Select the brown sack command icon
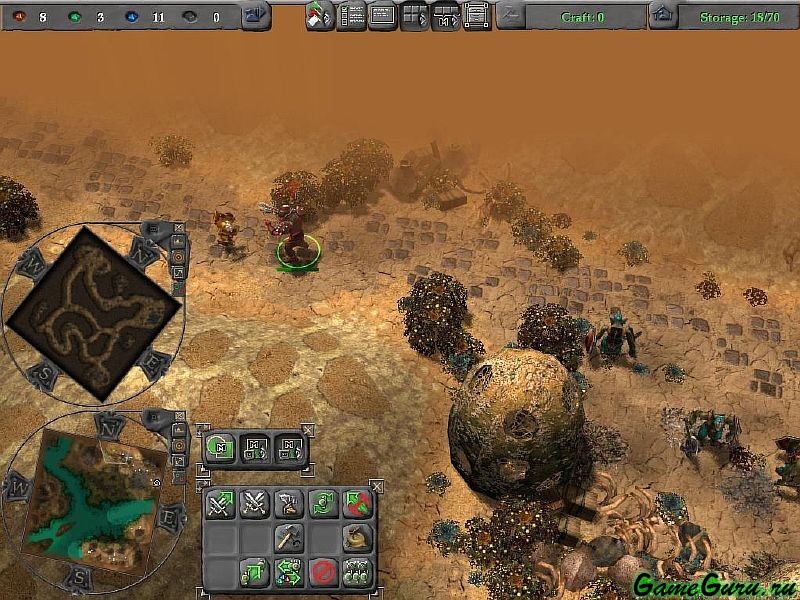 pyautogui.click(x=355, y=537)
